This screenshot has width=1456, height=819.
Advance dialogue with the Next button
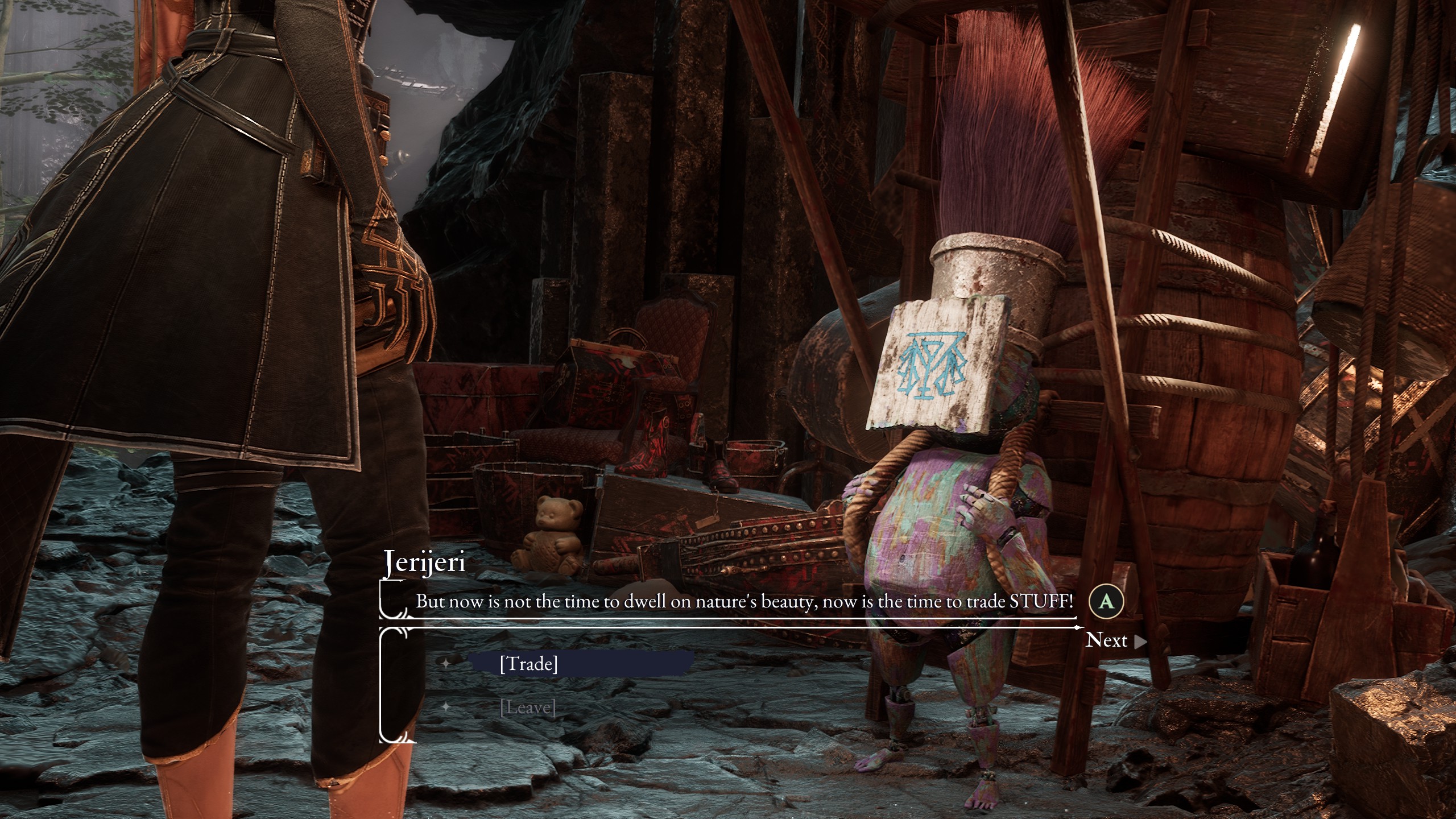[x=1115, y=640]
